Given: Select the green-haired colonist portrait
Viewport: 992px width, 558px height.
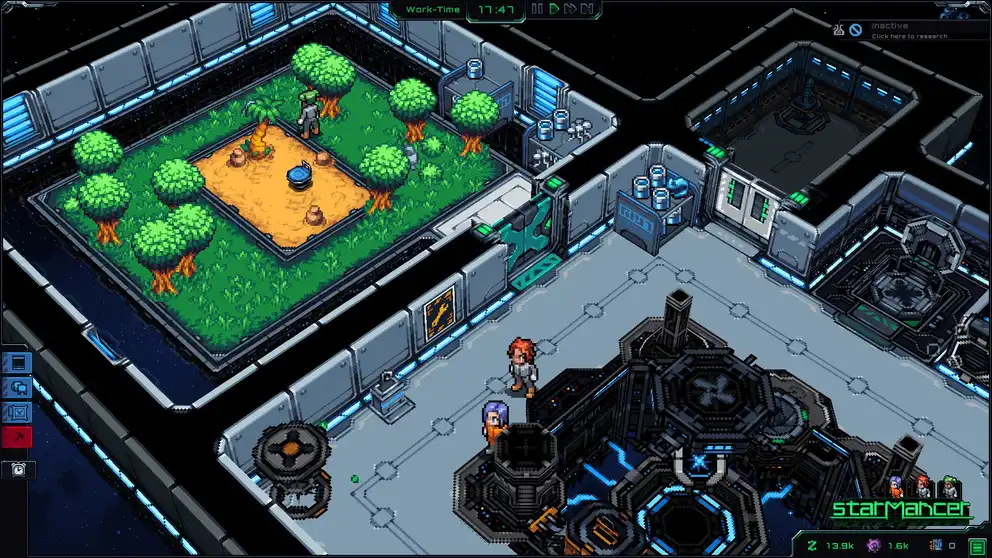Looking at the screenshot, I should pyautogui.click(x=949, y=486).
